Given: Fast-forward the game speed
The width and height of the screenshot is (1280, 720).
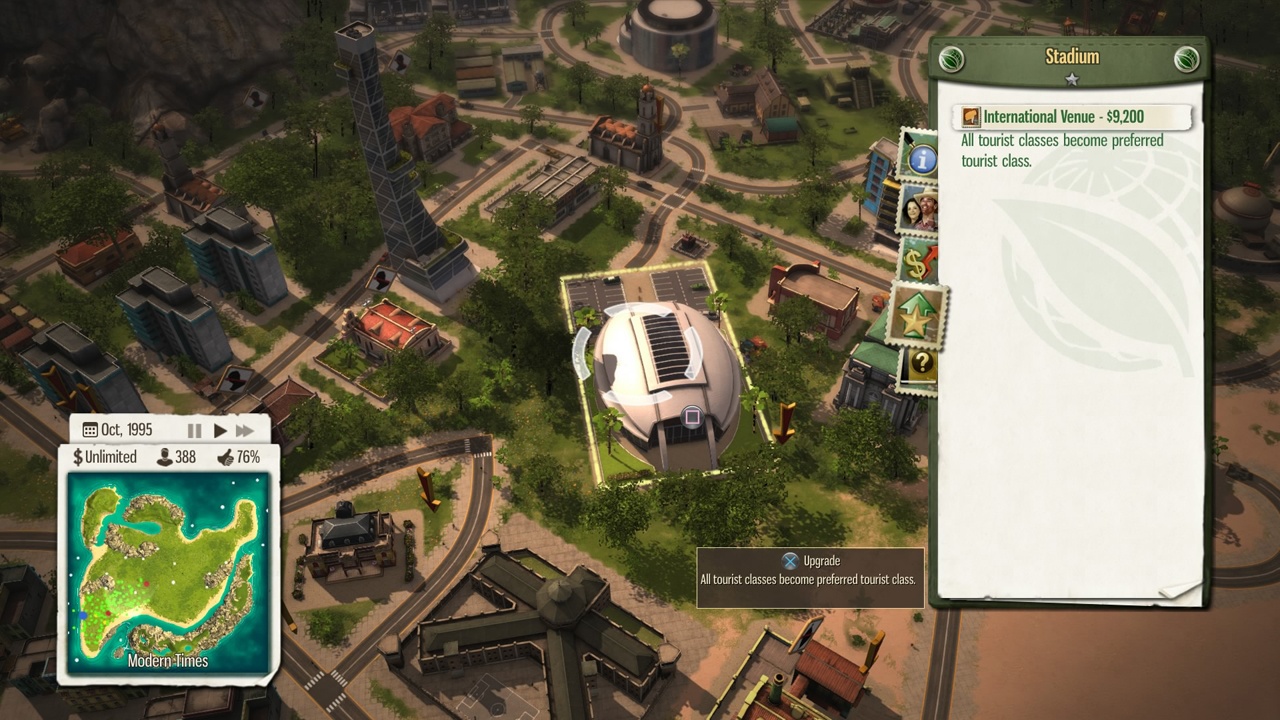Looking at the screenshot, I should pyautogui.click(x=245, y=430).
